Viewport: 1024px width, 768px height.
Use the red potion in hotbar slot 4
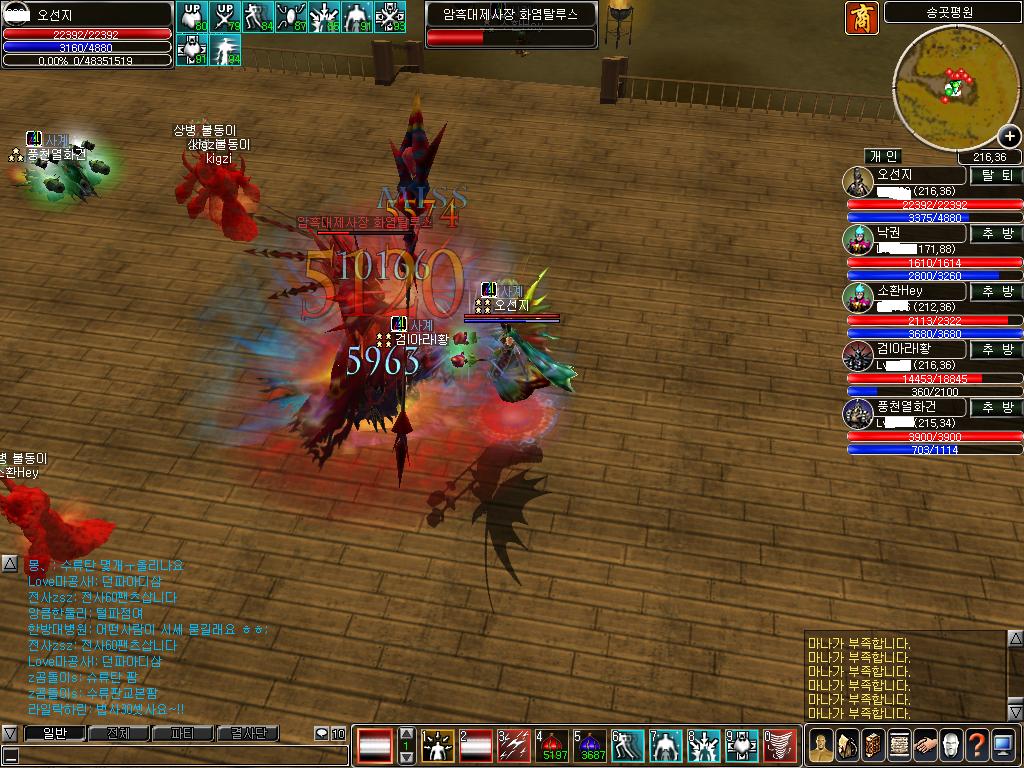(x=552, y=745)
